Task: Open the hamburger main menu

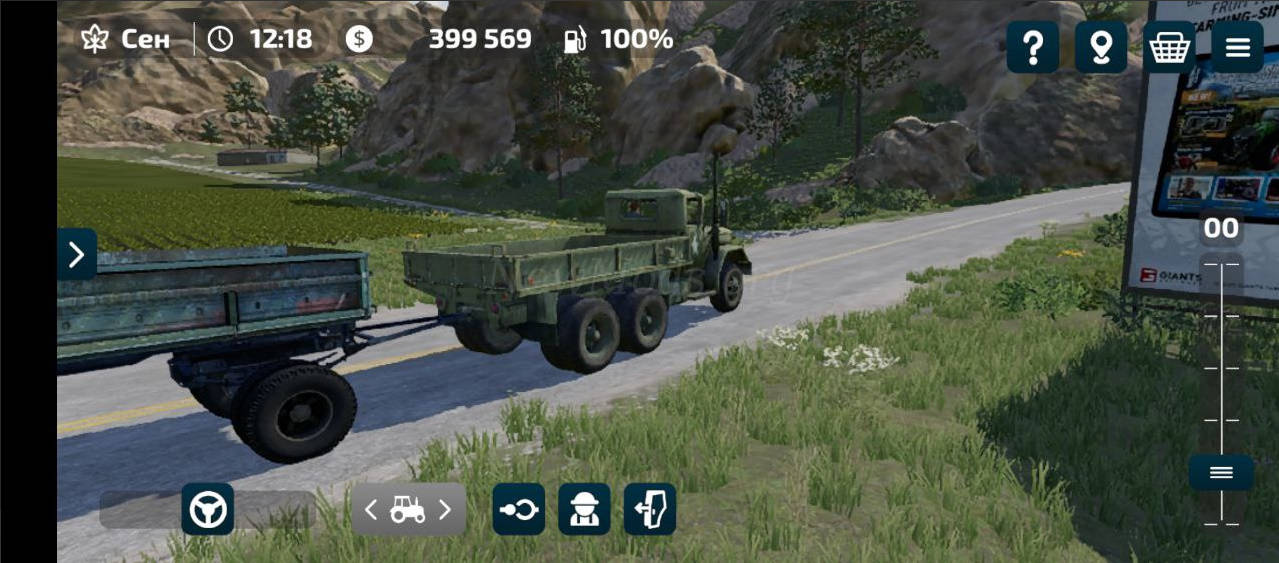Action: pos(1237,47)
